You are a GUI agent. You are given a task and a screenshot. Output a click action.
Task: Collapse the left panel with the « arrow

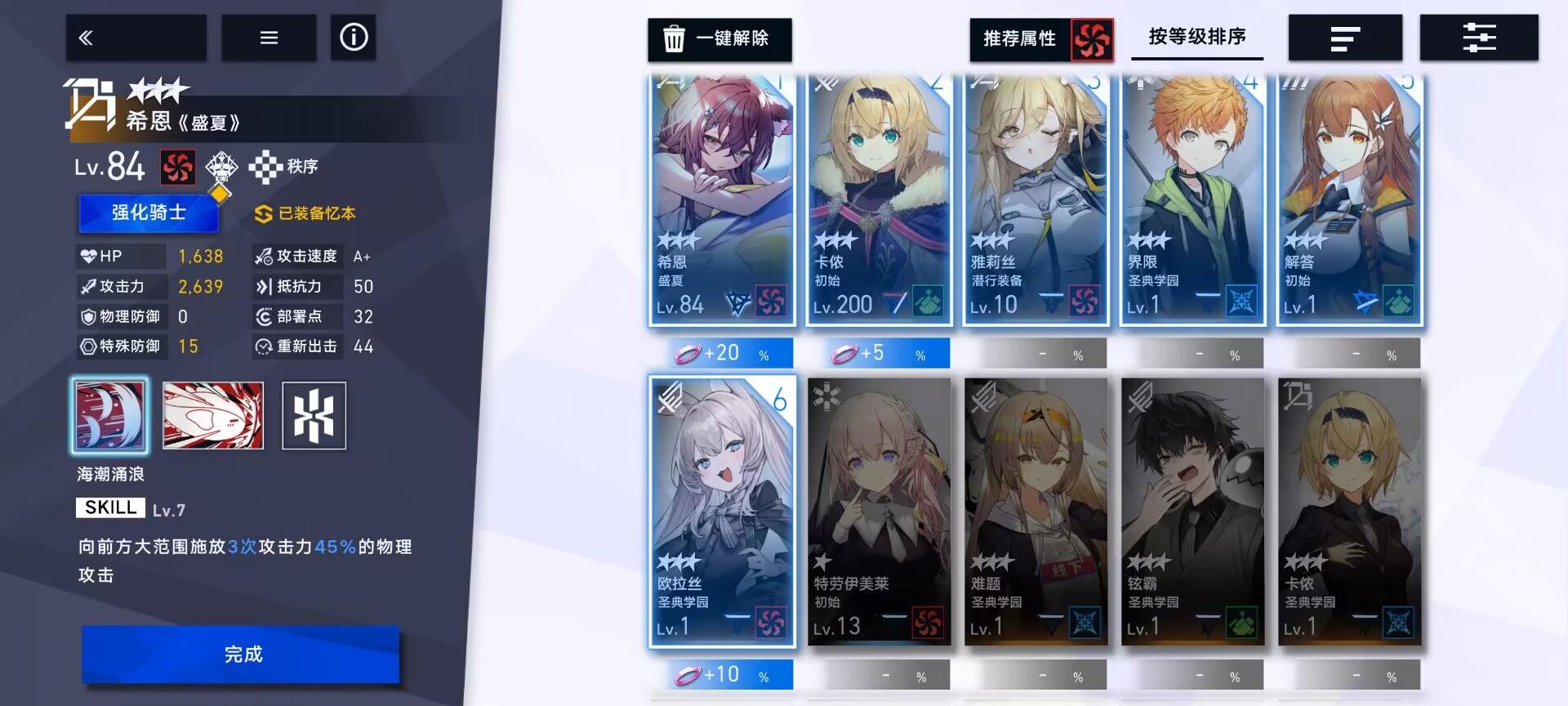click(136, 37)
